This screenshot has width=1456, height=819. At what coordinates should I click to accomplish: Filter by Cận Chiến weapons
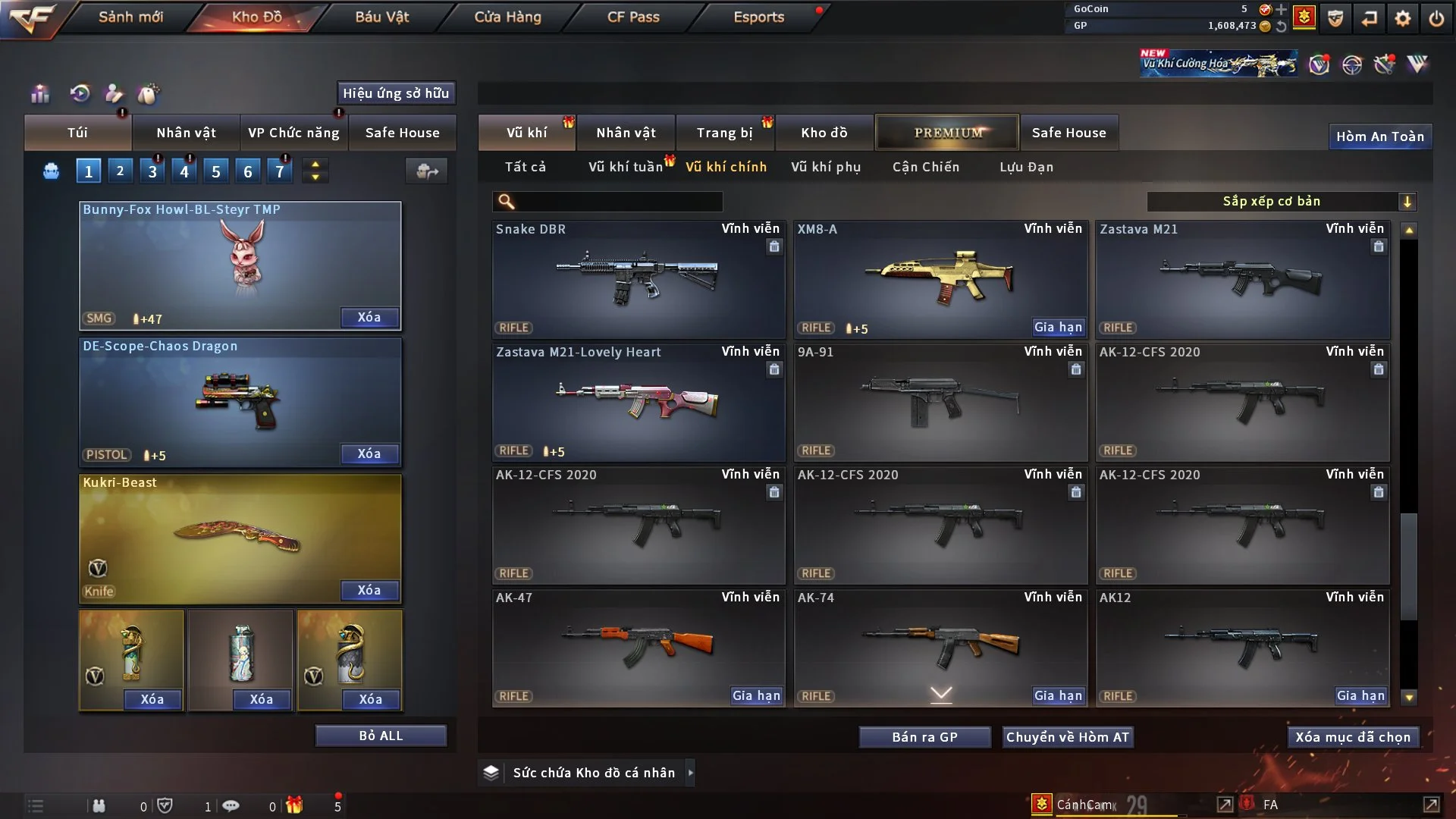926,167
